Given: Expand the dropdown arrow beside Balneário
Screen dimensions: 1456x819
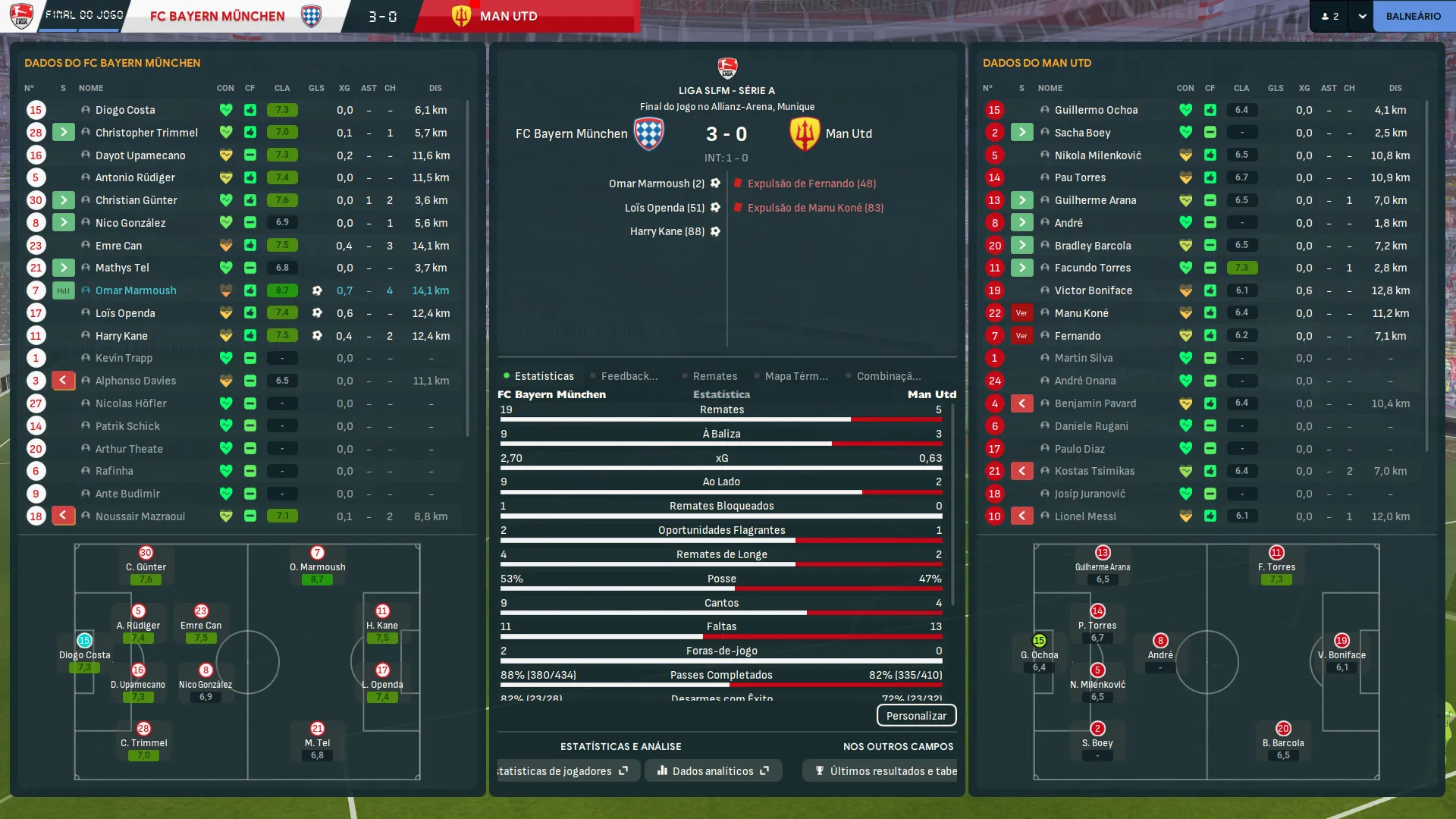Looking at the screenshot, I should point(1362,16).
